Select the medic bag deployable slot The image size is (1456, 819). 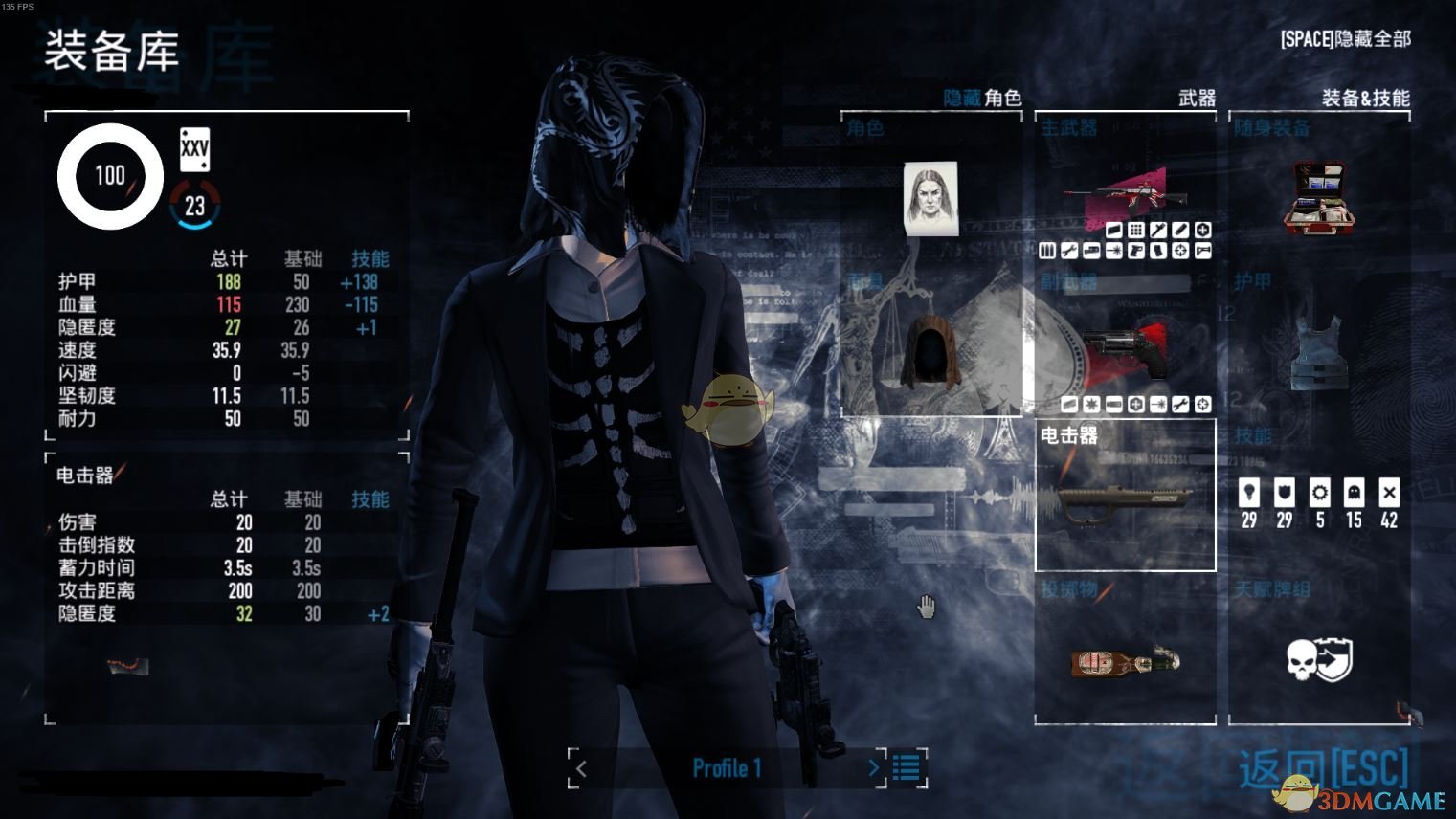tap(1318, 196)
